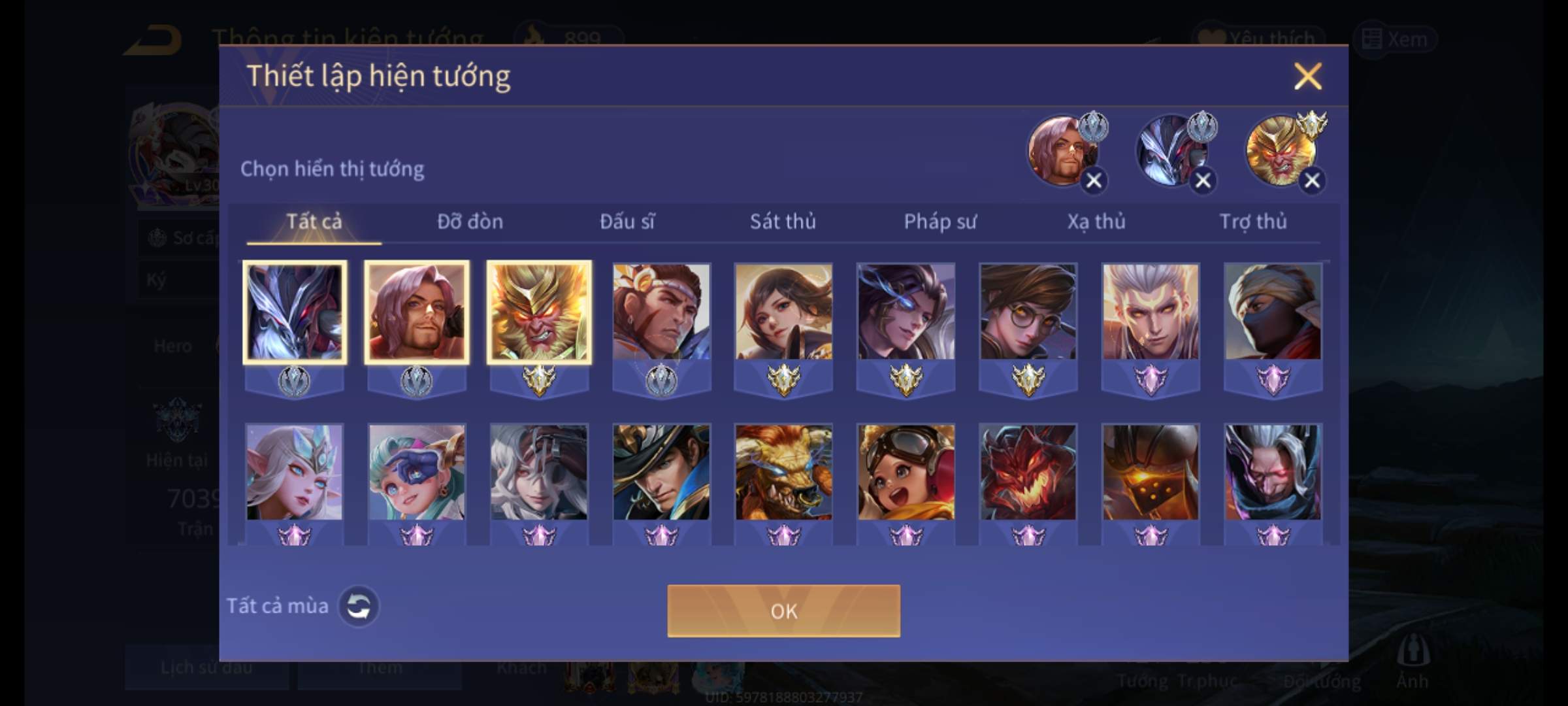Choose the elf girl with crystal crown
Screen dimensions: 1568x706
294,473
